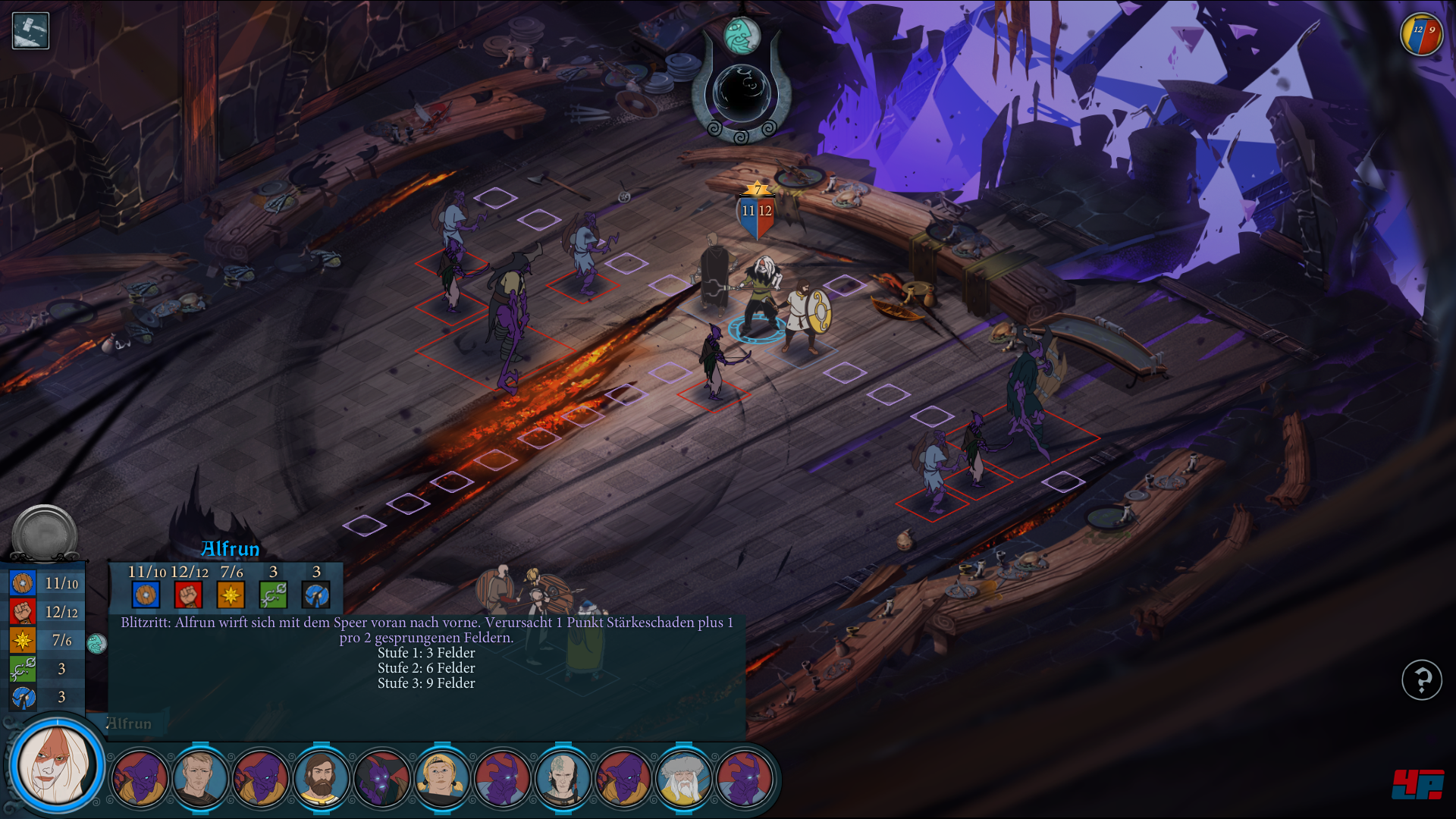Select the bald tattooed man's turn-order portrait
The image size is (1456, 819).
click(563, 778)
